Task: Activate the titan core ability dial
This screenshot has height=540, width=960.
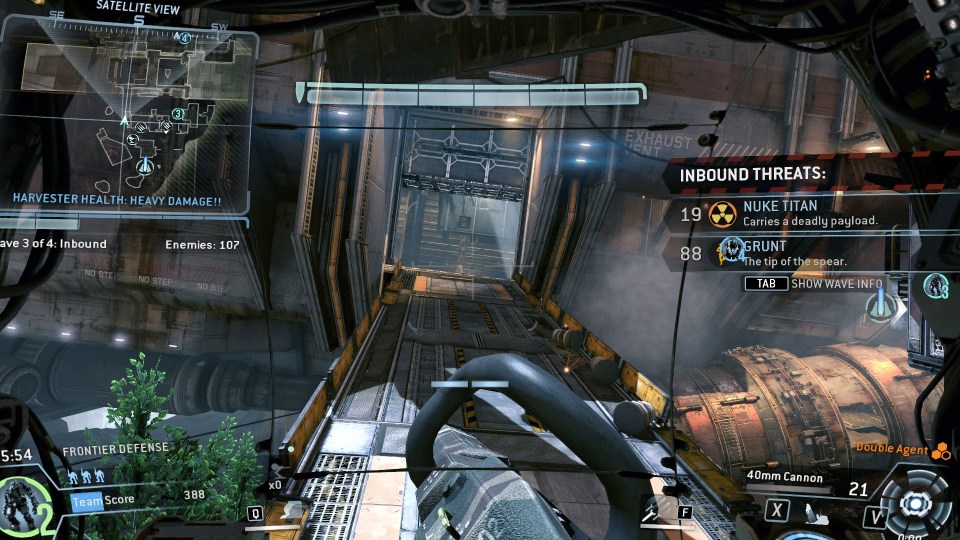Action: pyautogui.click(x=914, y=507)
